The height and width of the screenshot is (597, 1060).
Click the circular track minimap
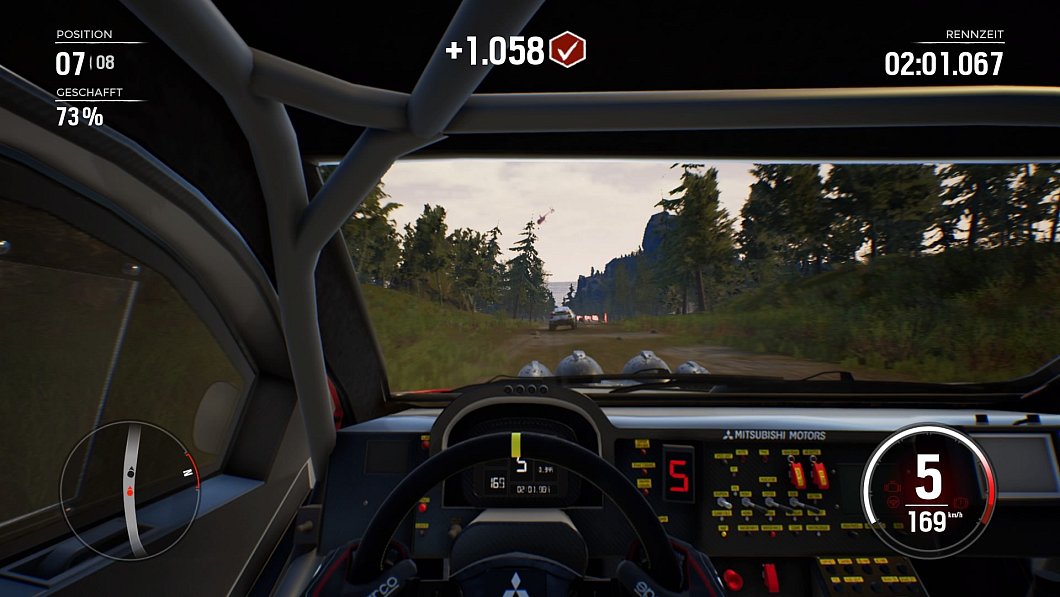pos(129,489)
